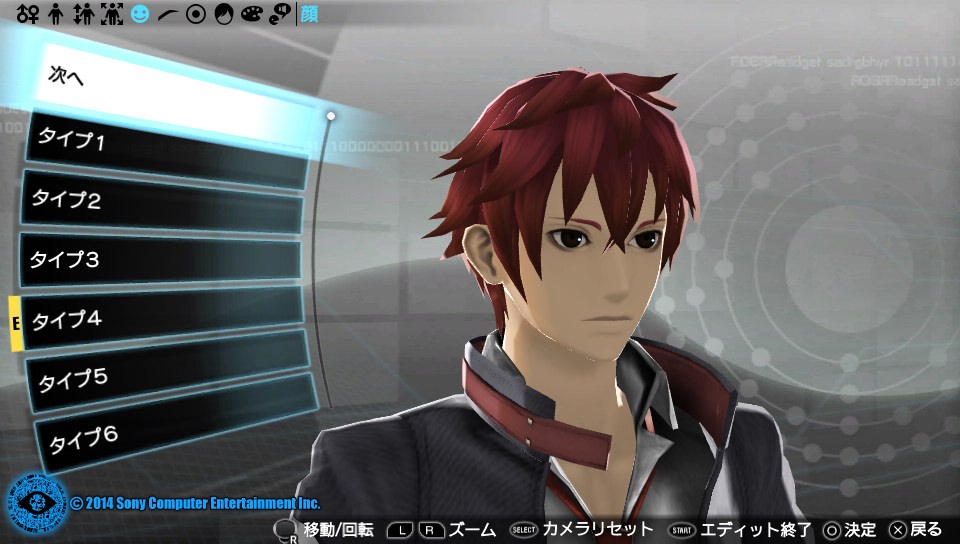Open the gender symbols category

point(27,15)
